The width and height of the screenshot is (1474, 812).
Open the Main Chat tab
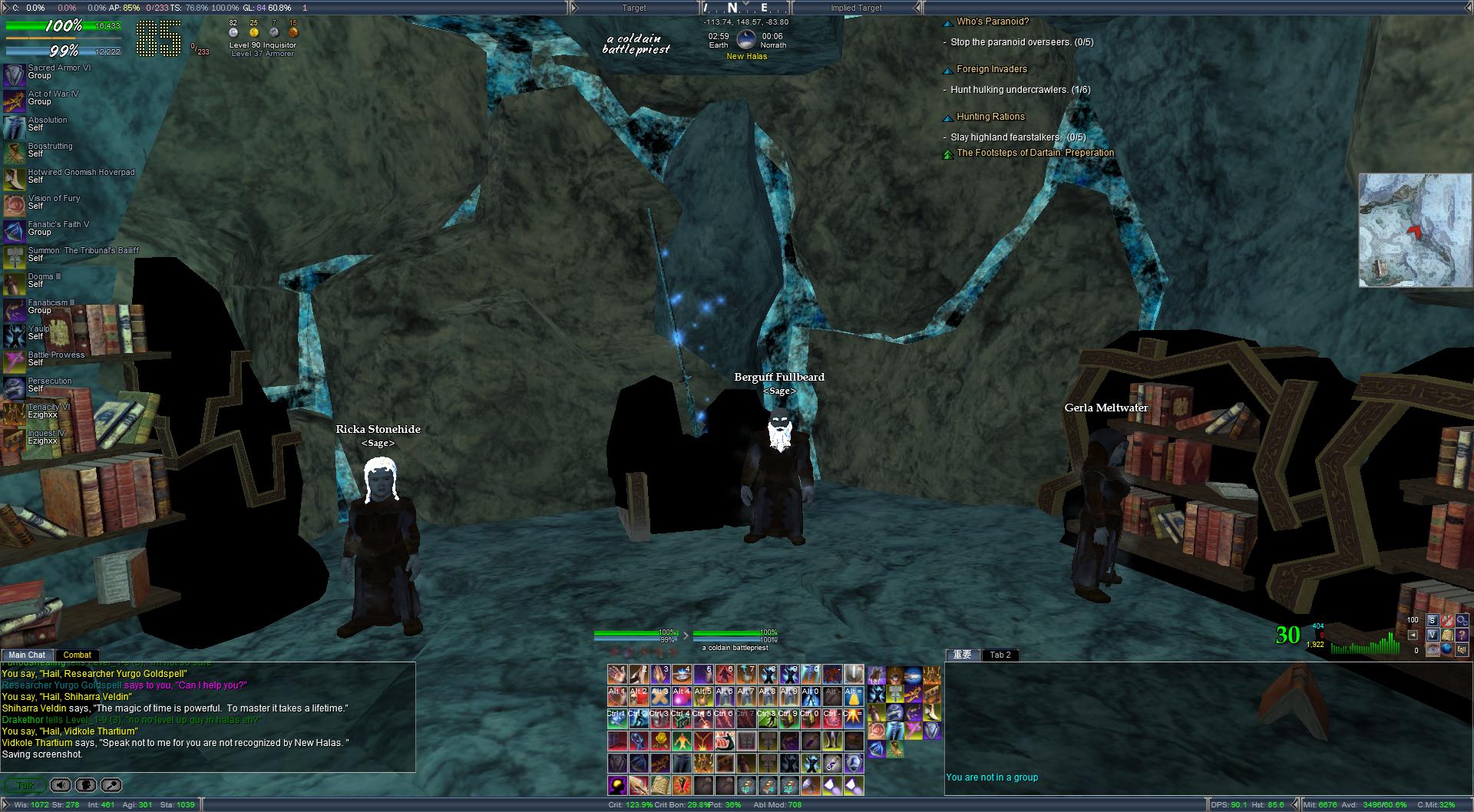[27, 655]
